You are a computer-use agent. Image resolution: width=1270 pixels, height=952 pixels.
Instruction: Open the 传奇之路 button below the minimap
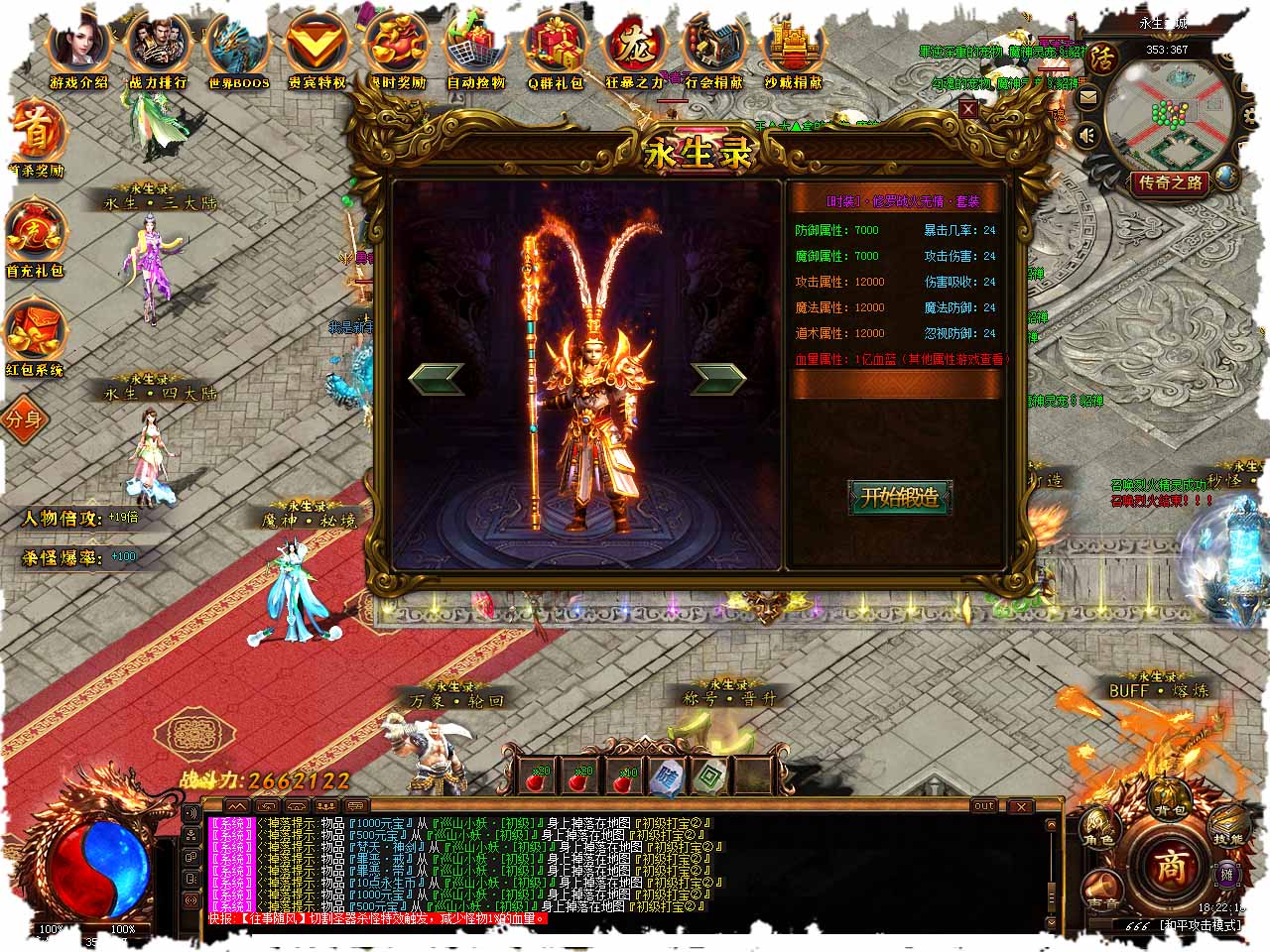(1171, 182)
